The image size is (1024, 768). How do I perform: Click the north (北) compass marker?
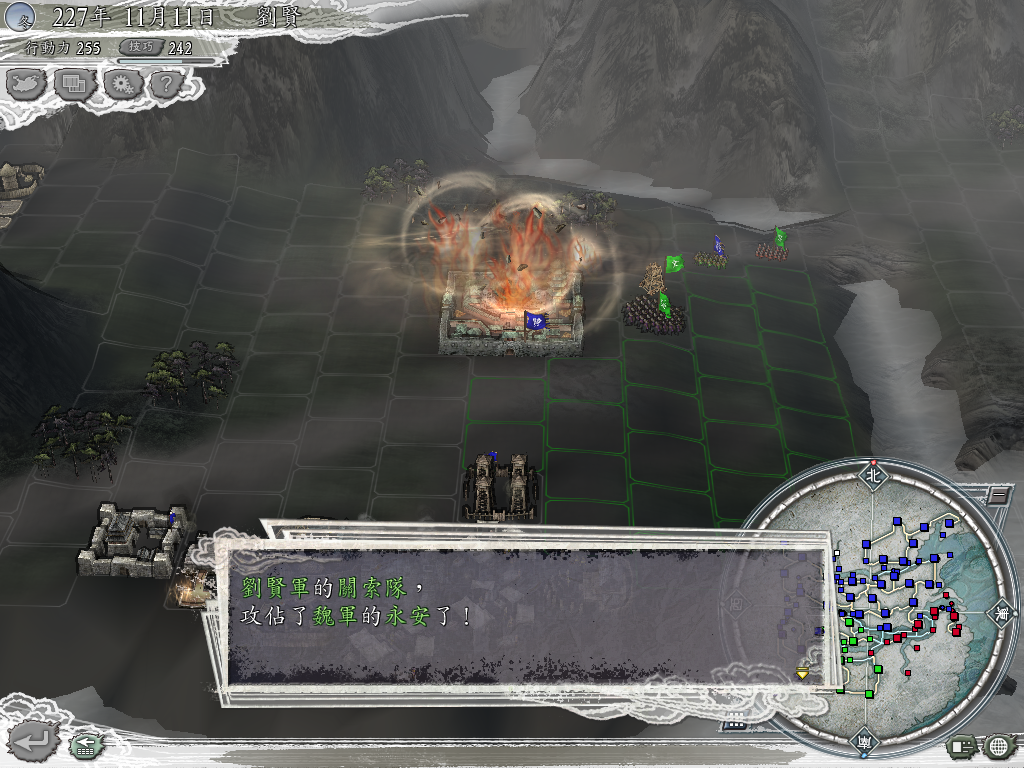(873, 476)
